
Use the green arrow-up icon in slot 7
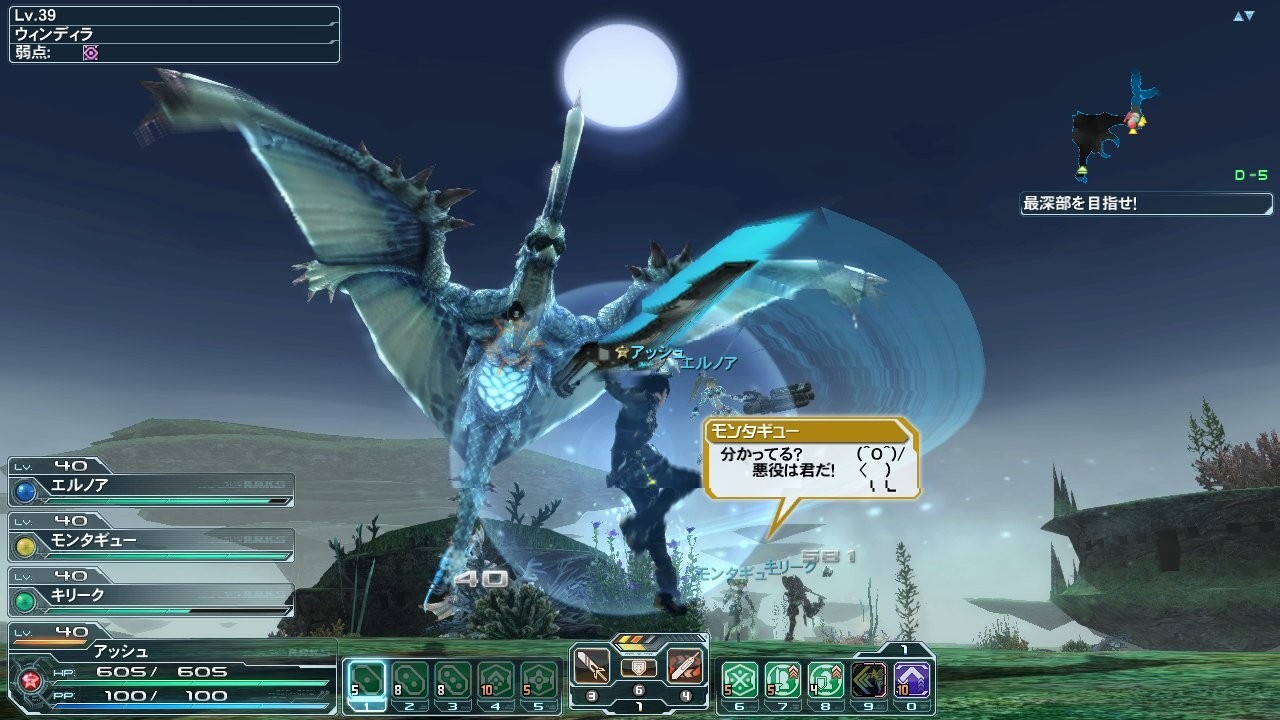(783, 679)
